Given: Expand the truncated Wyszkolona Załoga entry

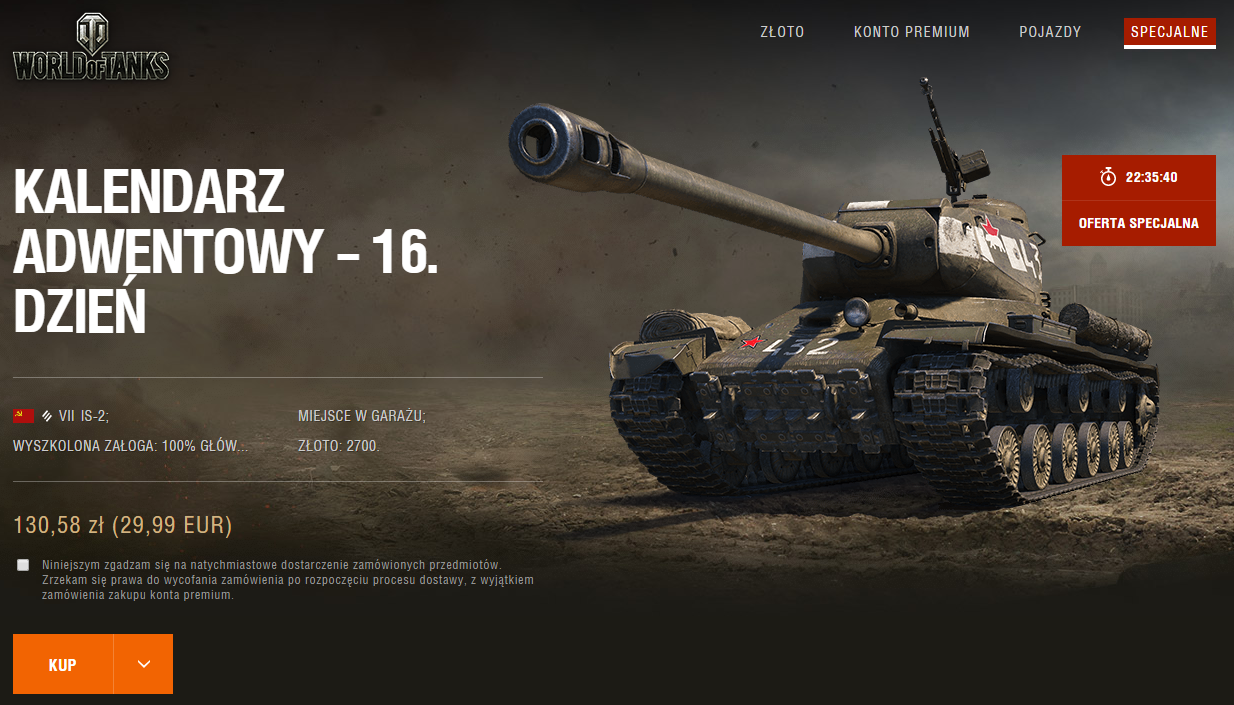Looking at the screenshot, I should coord(130,446).
